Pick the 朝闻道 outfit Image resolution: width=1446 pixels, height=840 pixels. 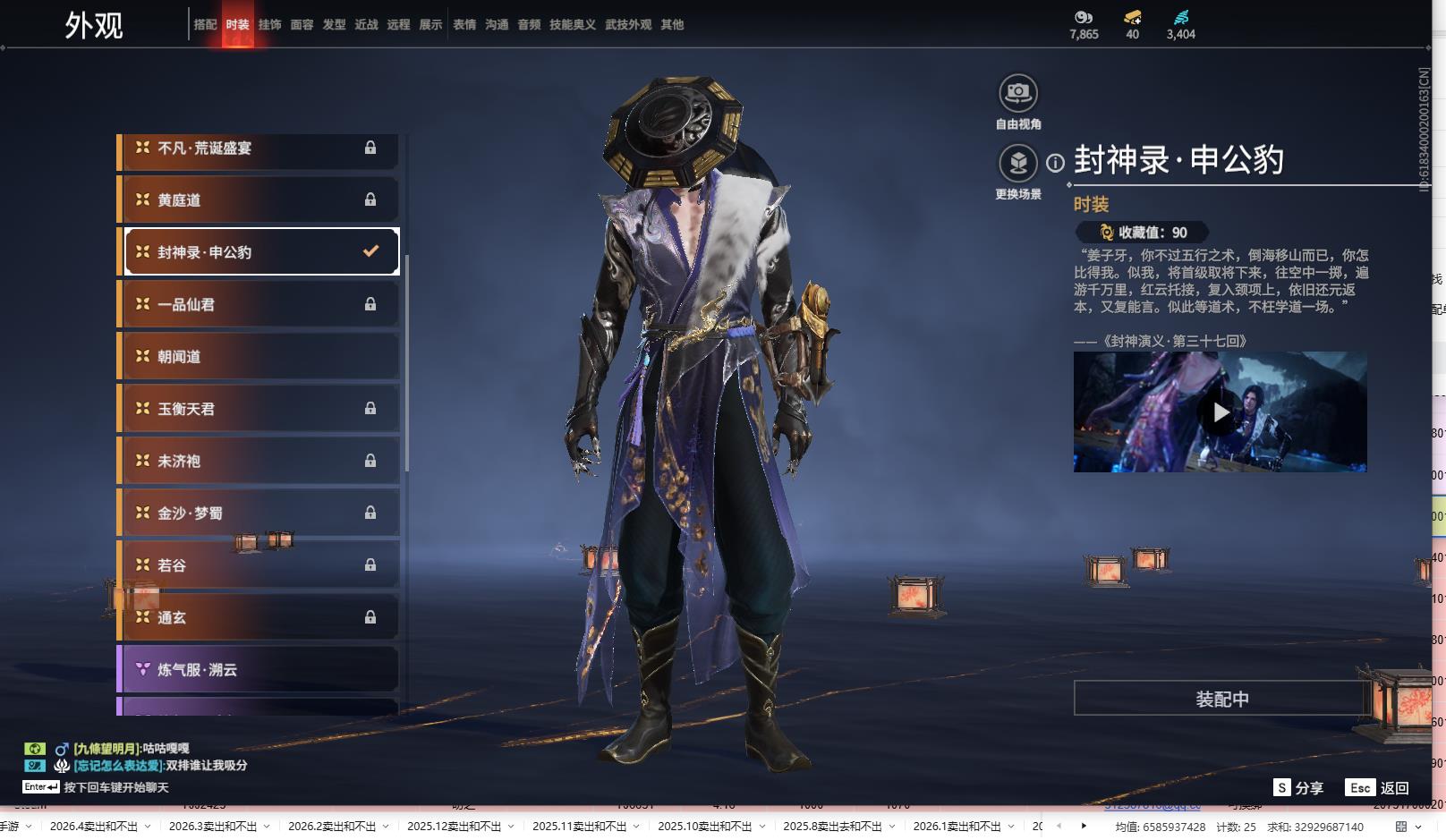259,357
